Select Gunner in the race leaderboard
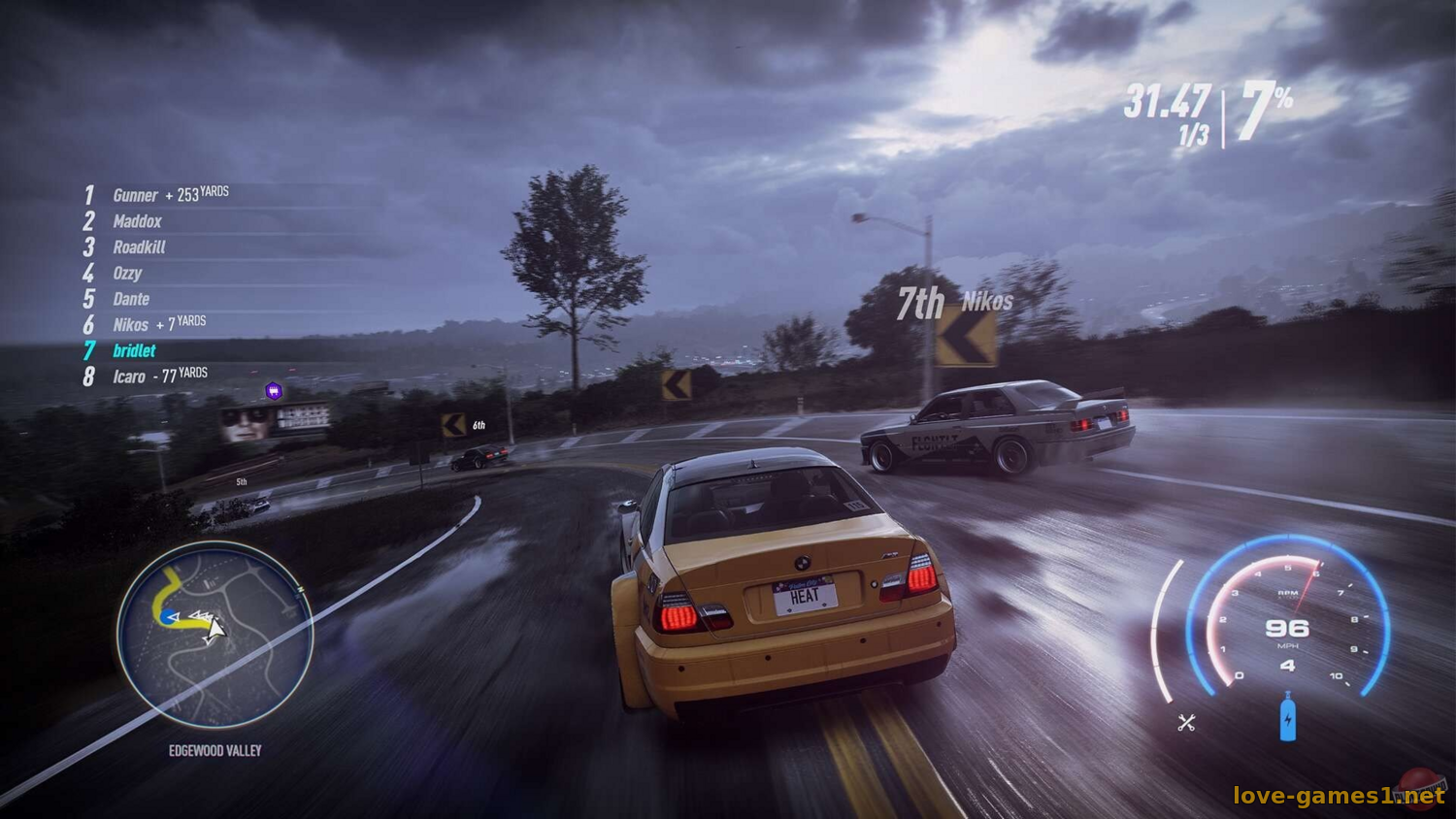1456x819 pixels. tap(135, 196)
